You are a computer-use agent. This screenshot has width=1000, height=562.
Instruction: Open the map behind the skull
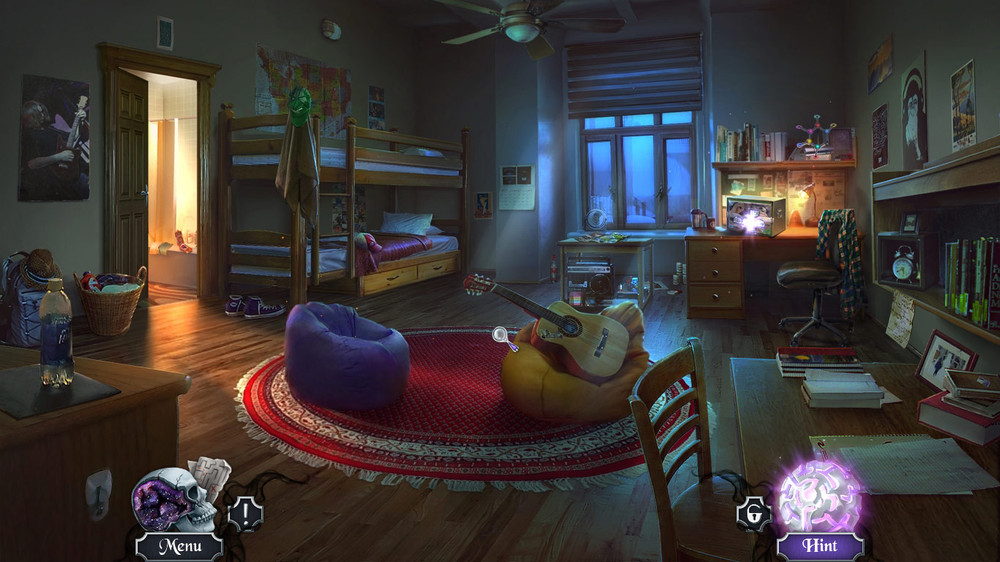[212, 474]
